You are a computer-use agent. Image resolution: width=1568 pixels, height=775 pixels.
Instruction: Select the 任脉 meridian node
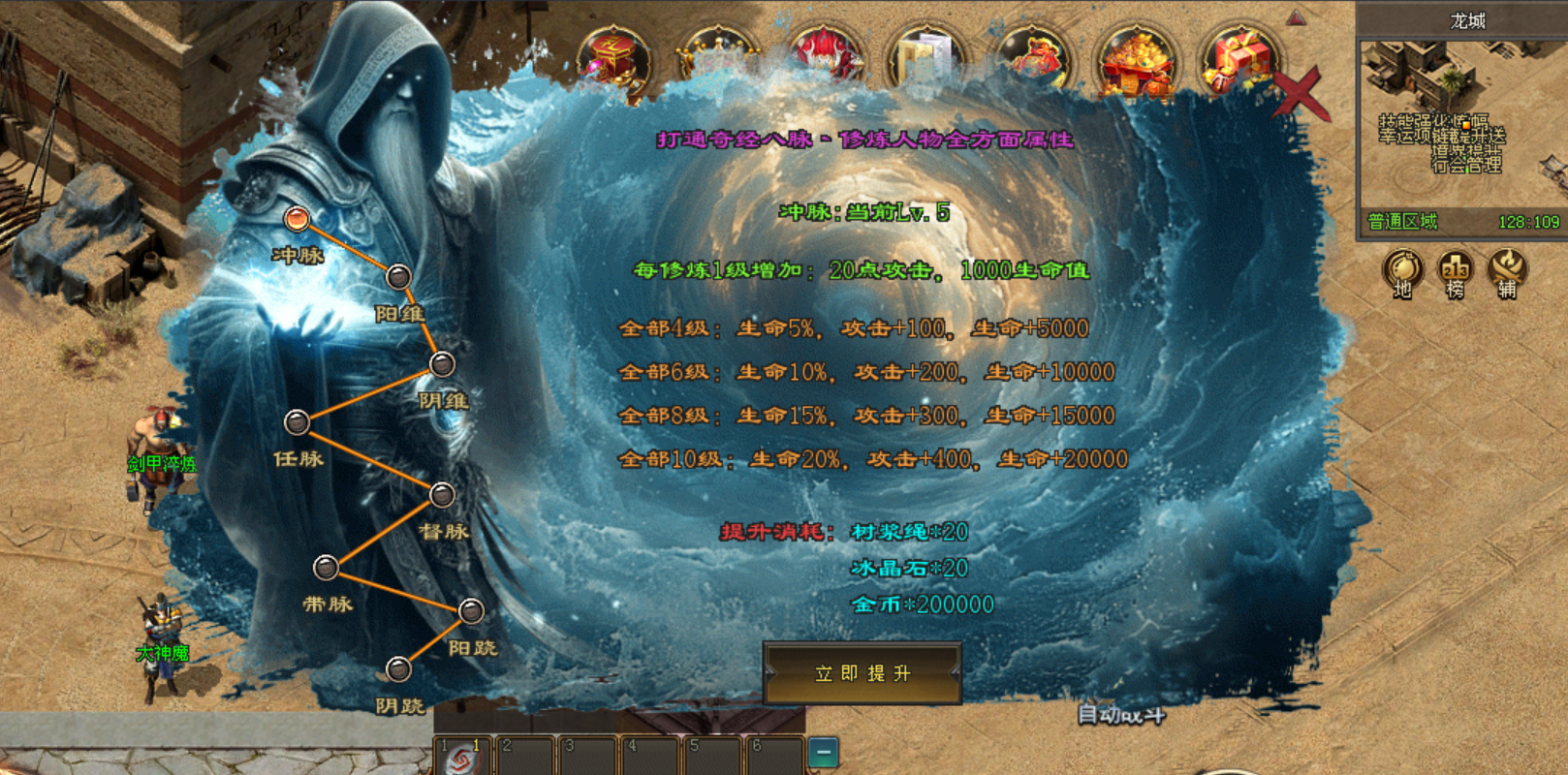click(297, 422)
